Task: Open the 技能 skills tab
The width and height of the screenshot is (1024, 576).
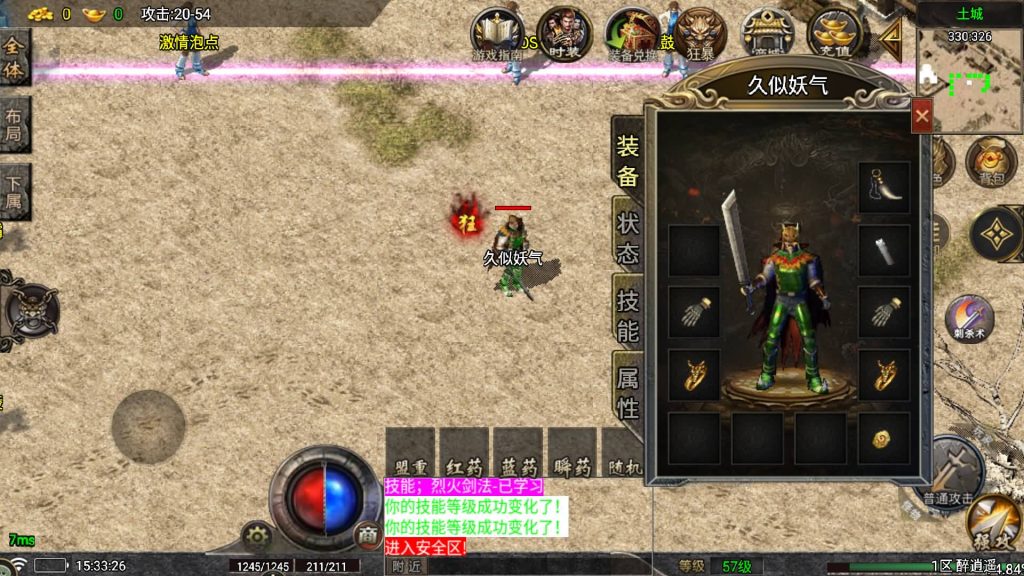Action: [x=627, y=315]
